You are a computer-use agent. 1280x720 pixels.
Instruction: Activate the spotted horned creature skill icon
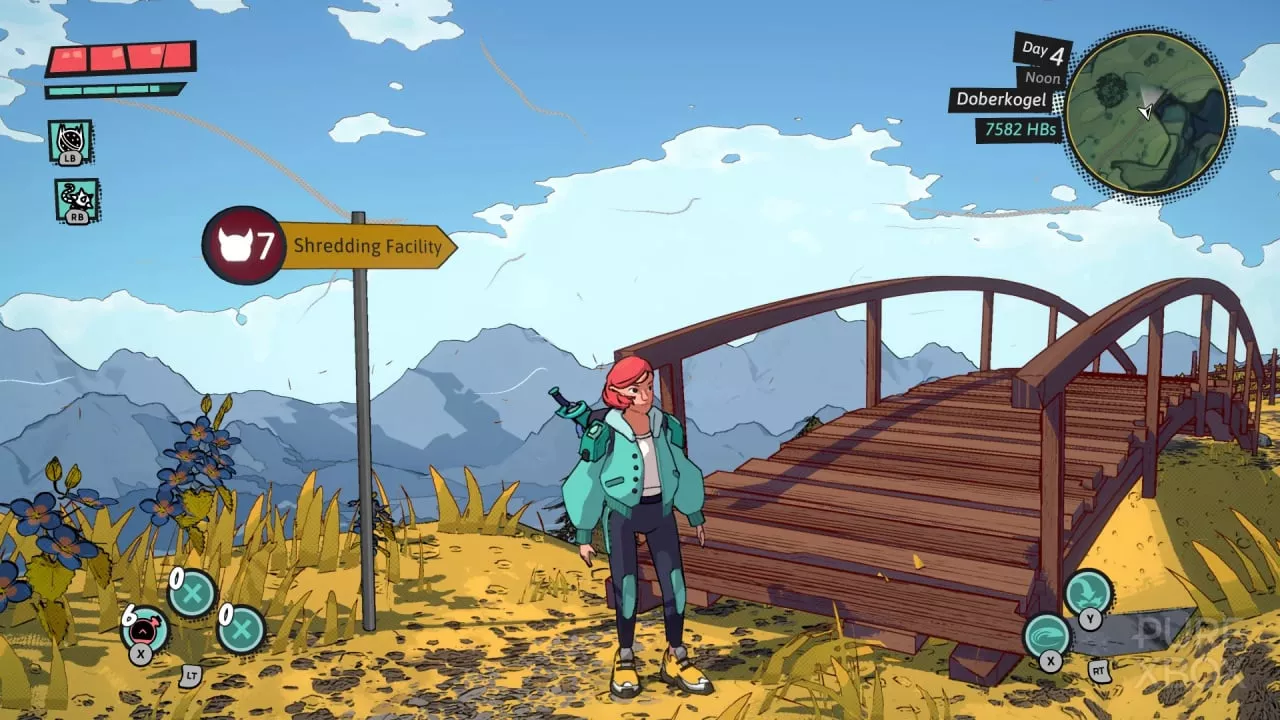click(70, 140)
